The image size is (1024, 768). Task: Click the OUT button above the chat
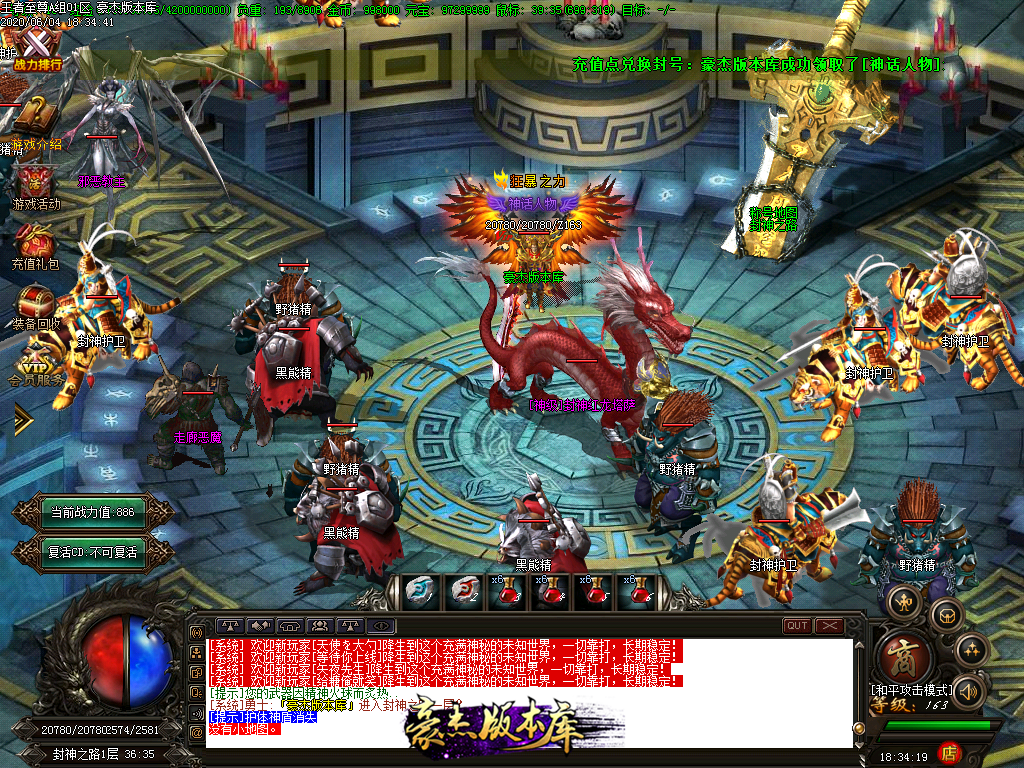(x=797, y=626)
